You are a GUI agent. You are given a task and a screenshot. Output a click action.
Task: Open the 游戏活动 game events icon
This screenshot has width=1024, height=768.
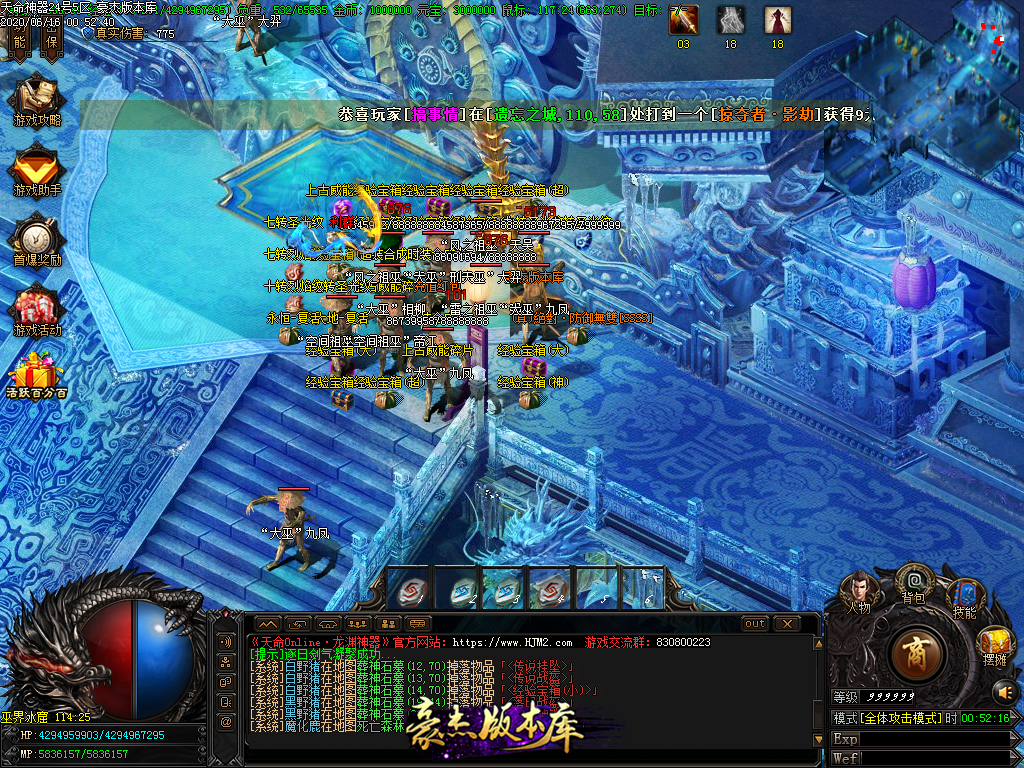[37, 310]
